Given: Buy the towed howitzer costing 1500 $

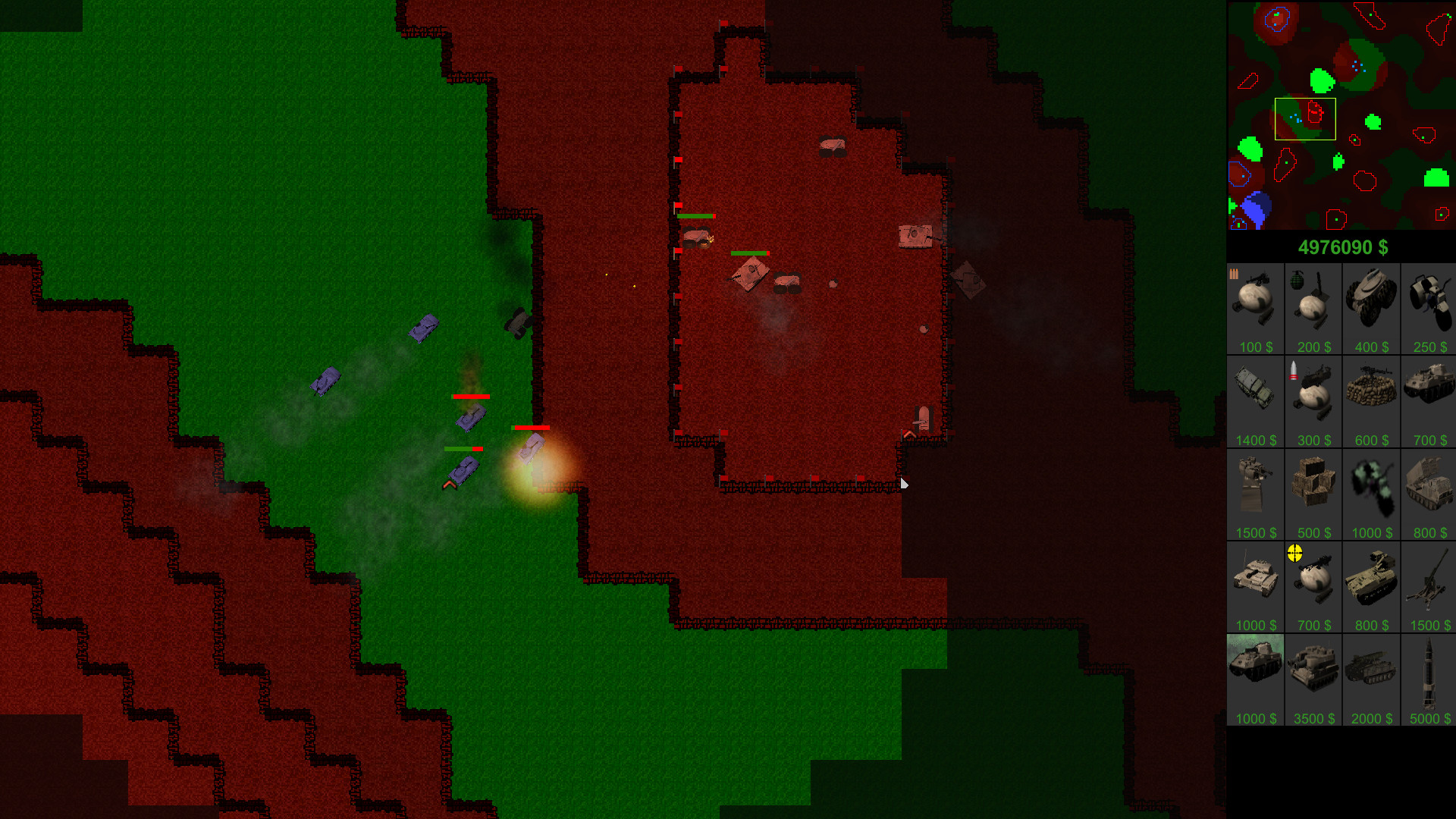Looking at the screenshot, I should pyautogui.click(x=1428, y=582).
